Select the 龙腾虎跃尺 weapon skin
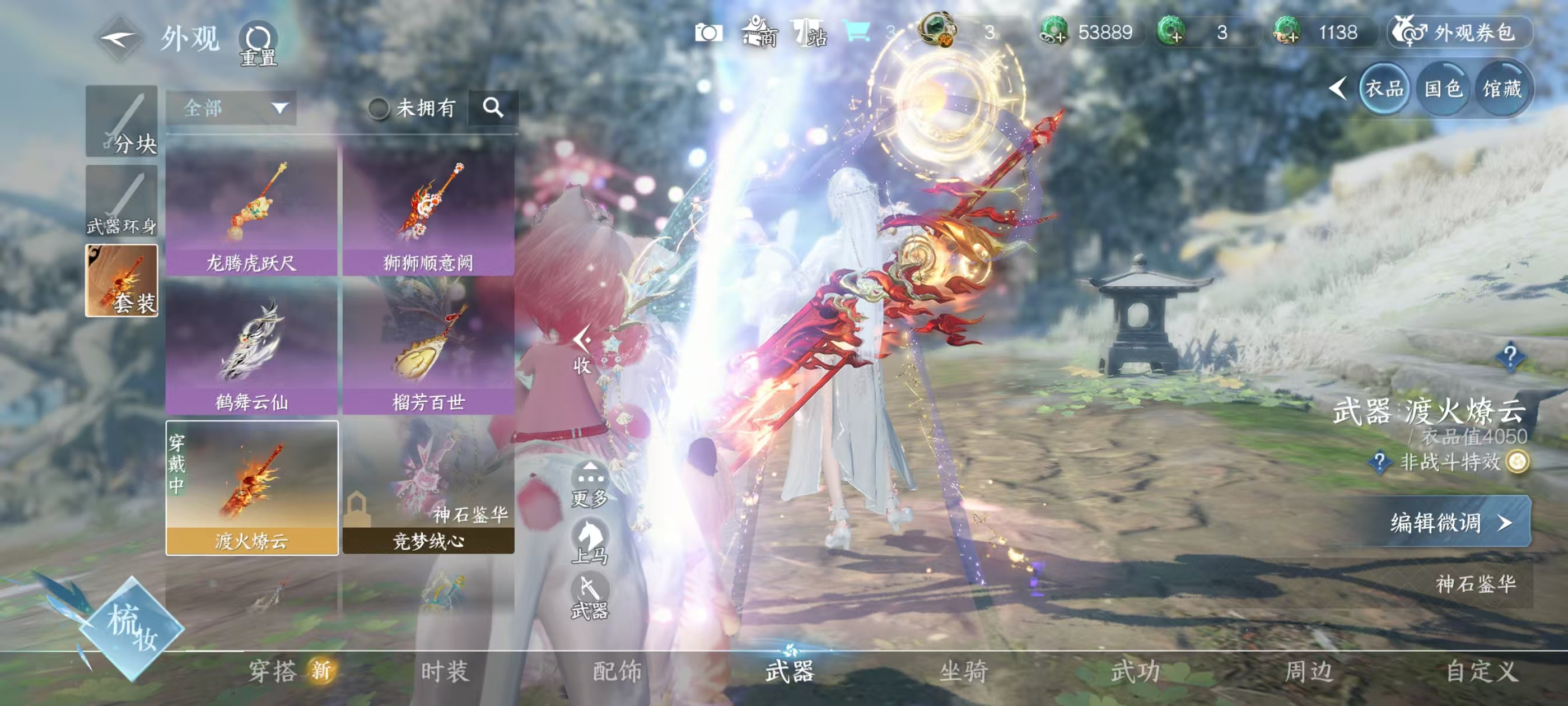The width and height of the screenshot is (1568, 706). pos(251,211)
